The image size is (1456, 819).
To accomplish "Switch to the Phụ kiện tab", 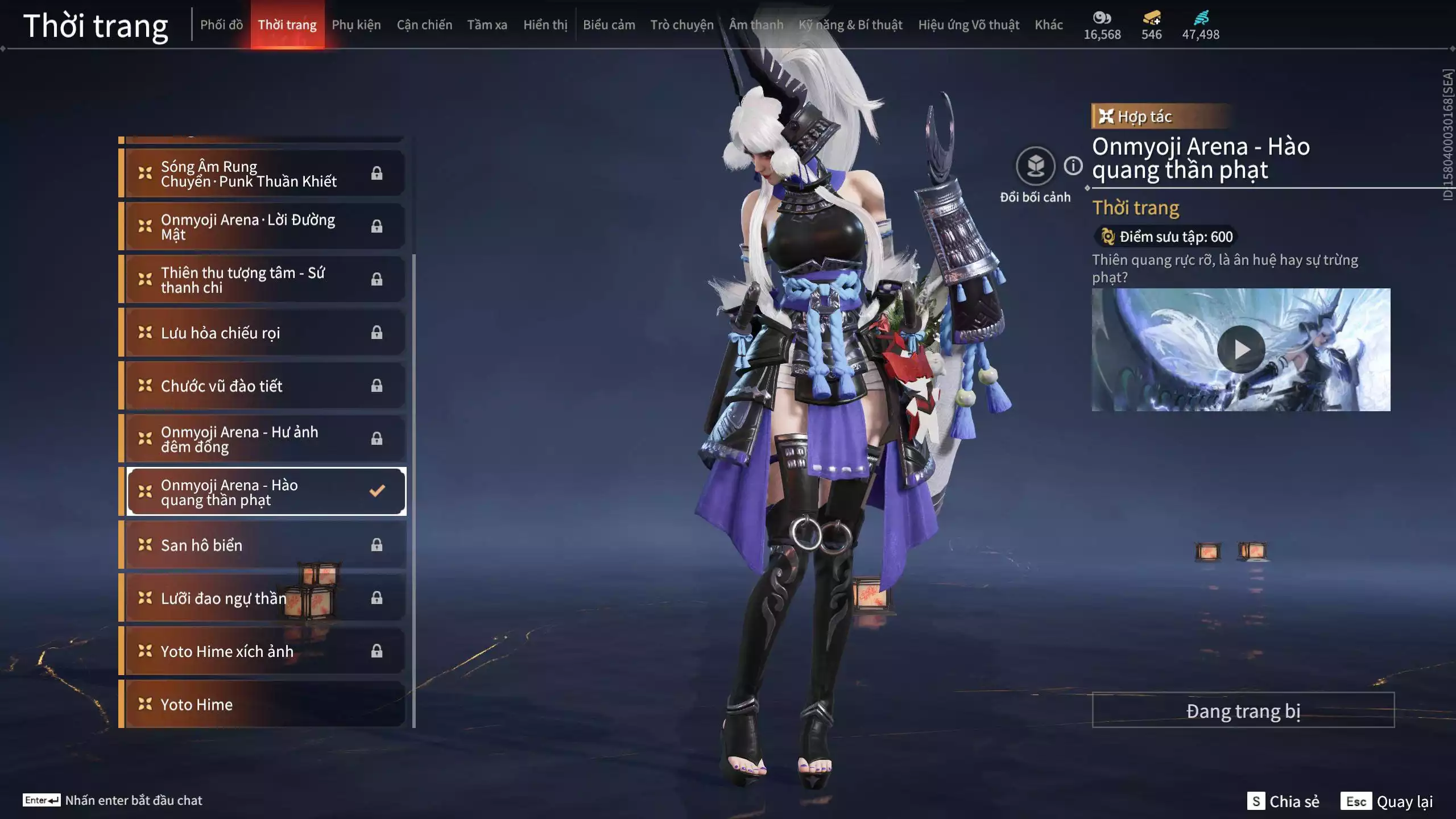I will 357,24.
